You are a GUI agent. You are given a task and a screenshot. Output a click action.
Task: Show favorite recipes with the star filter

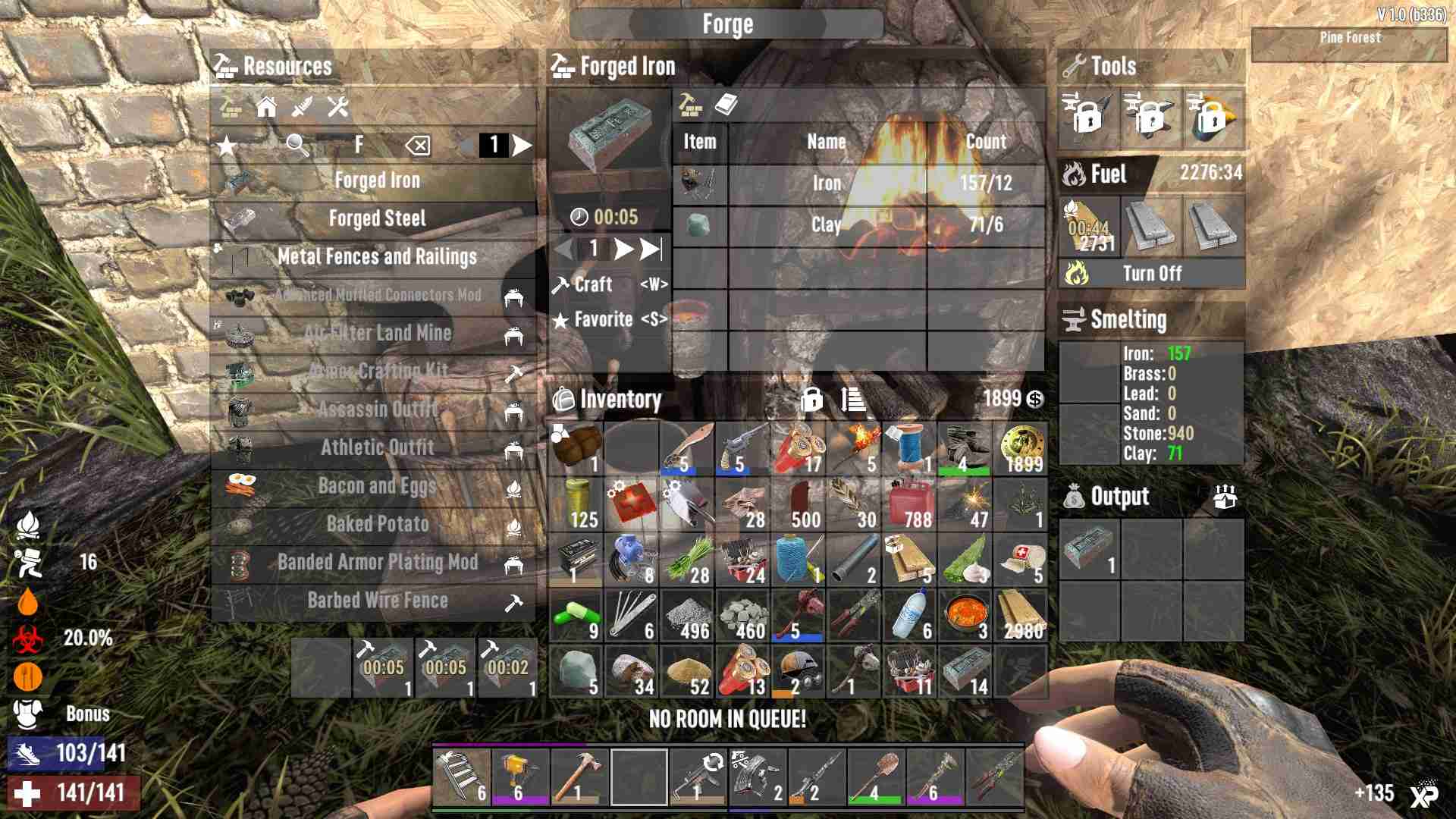pos(227,145)
